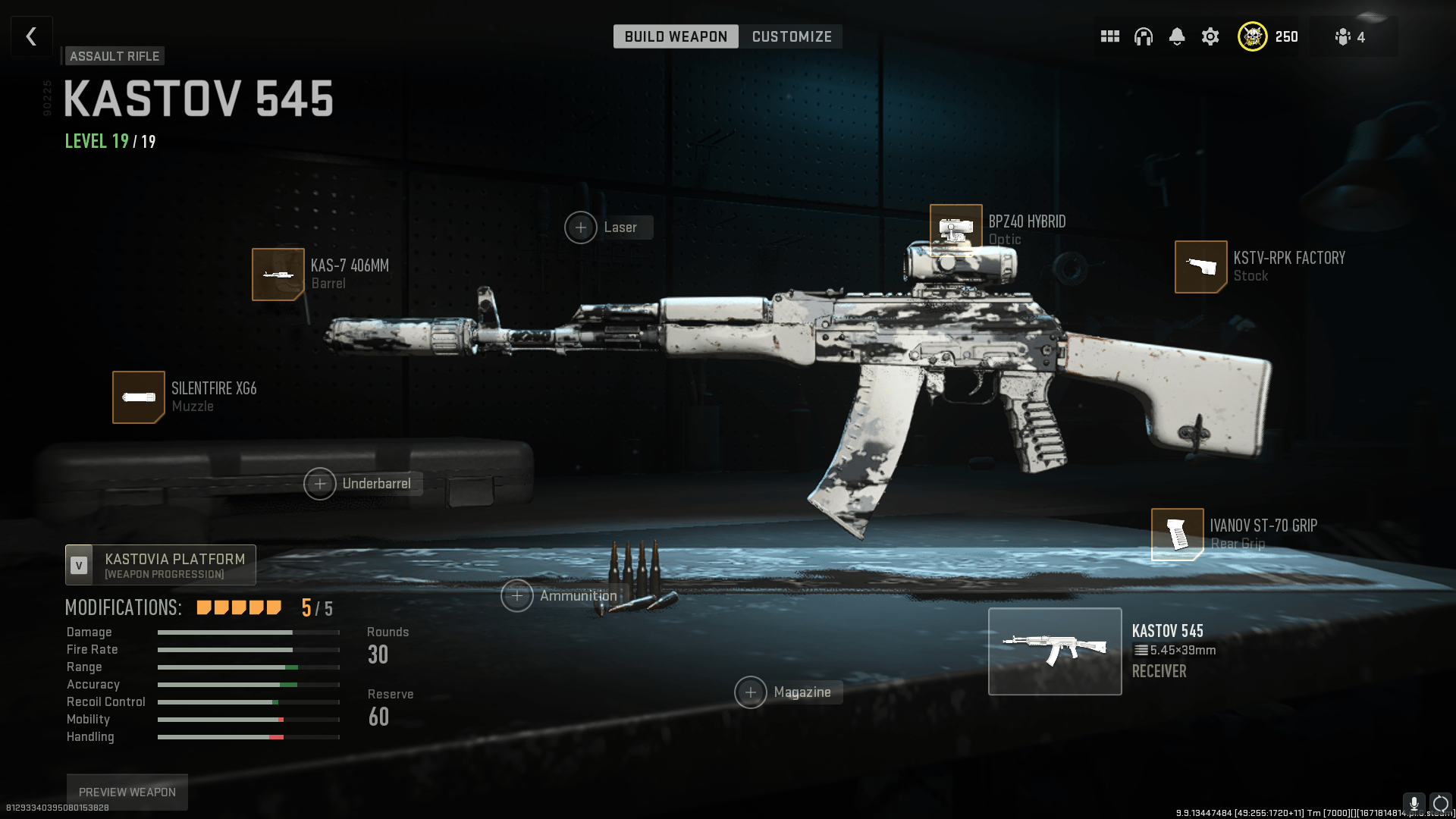Open the Ammunition slot selector
The image size is (1456, 819).
point(516,596)
